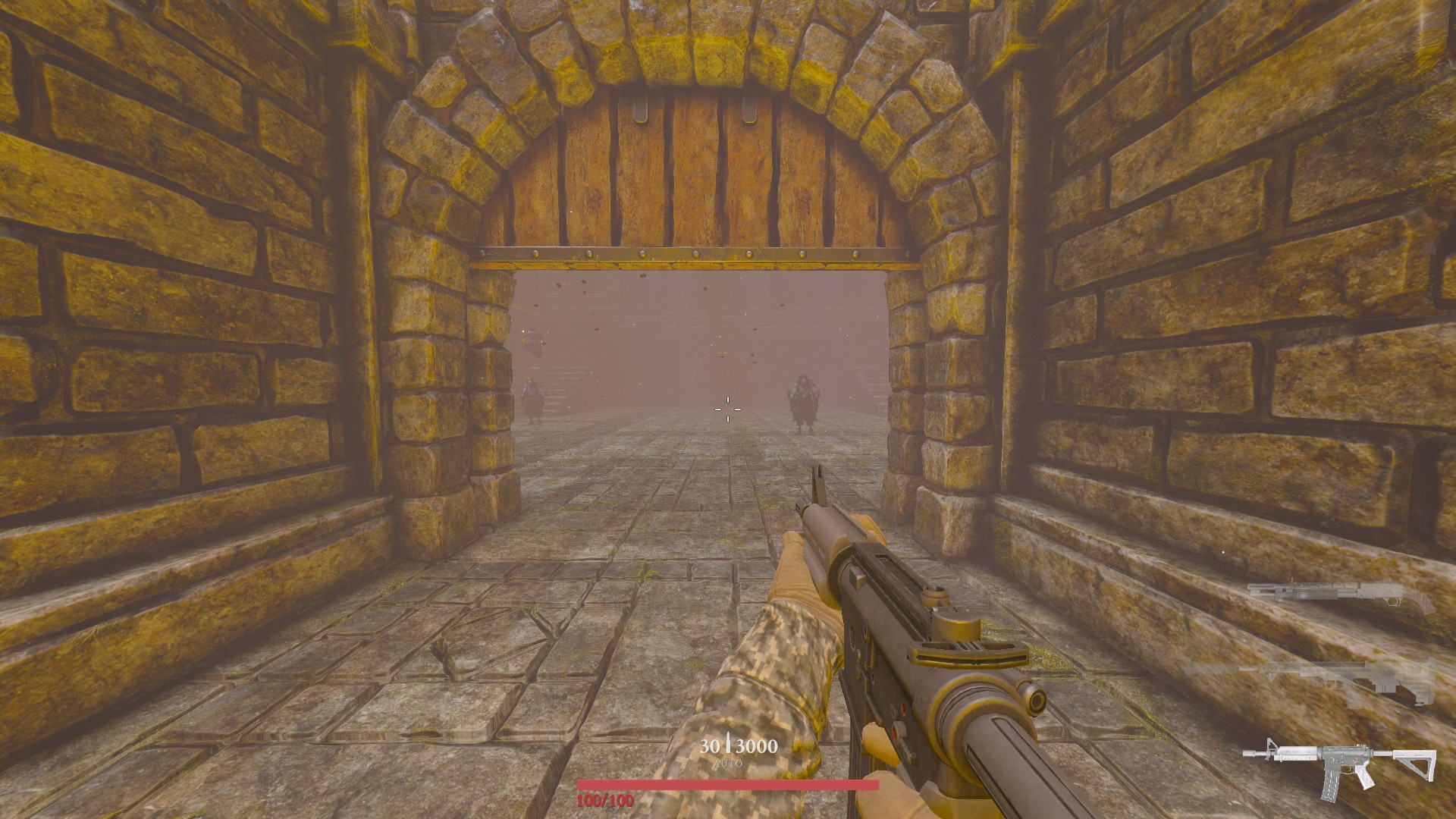1456x819 pixels.
Task: Click the crosshair at screen center
Action: point(728,409)
